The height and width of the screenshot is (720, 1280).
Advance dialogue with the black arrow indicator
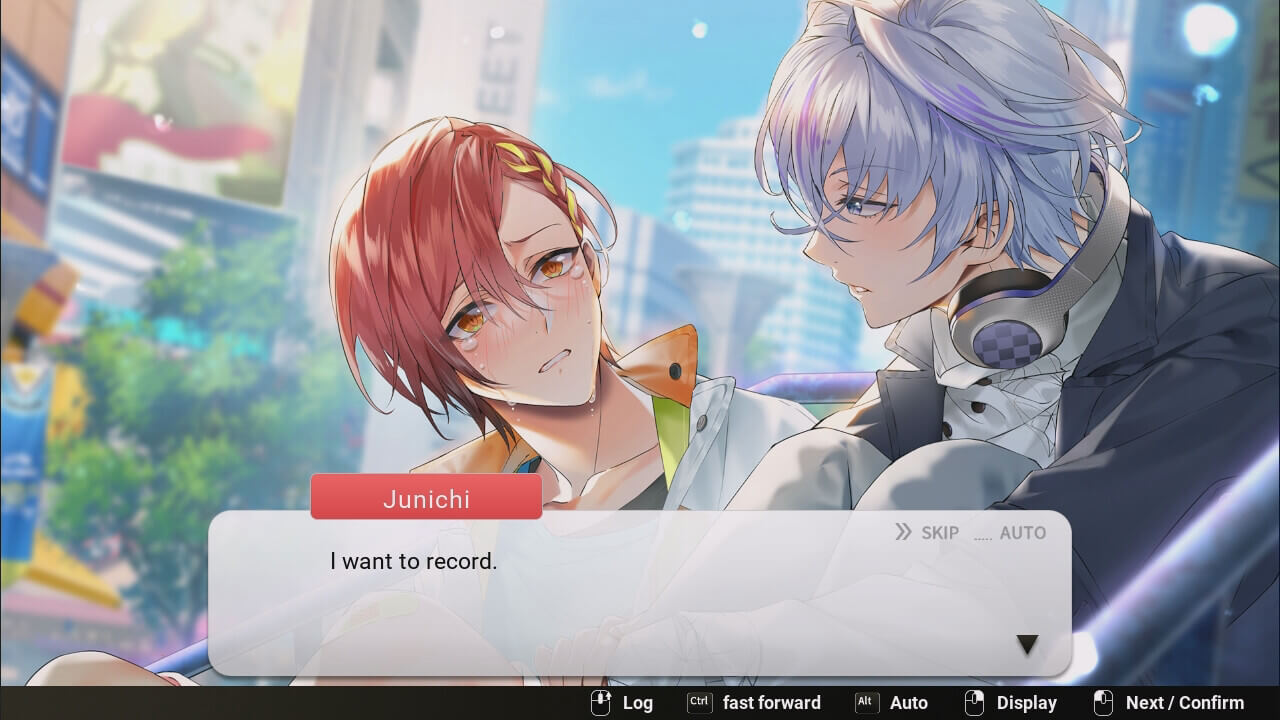1027,646
